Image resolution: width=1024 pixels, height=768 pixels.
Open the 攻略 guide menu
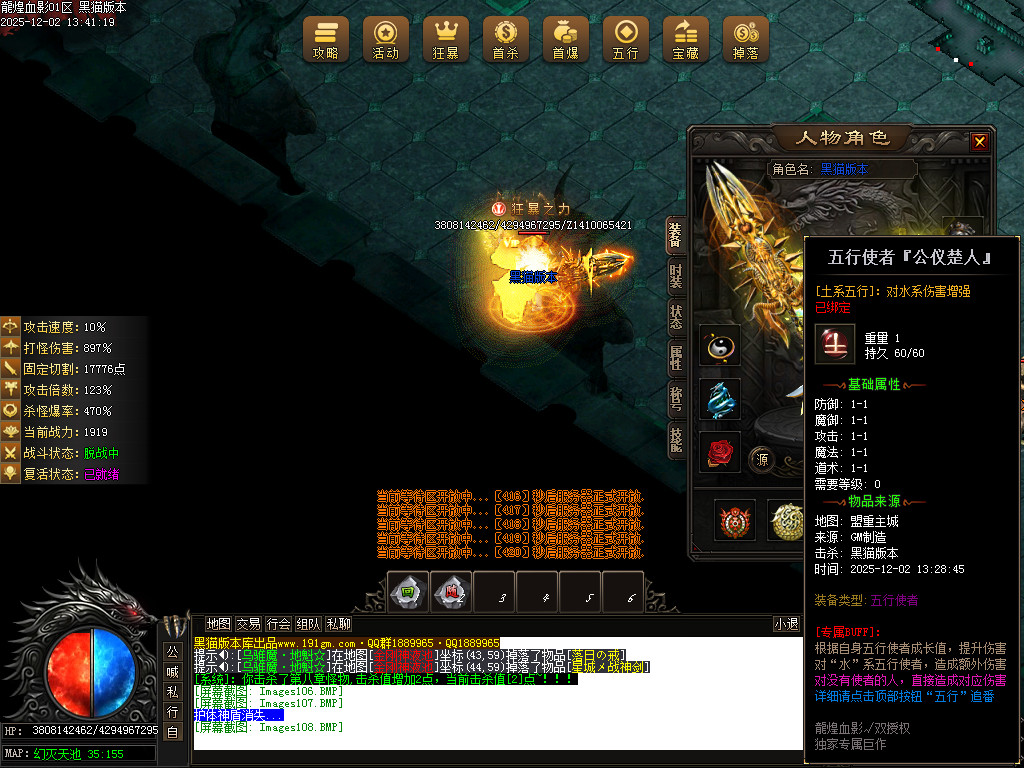326,39
